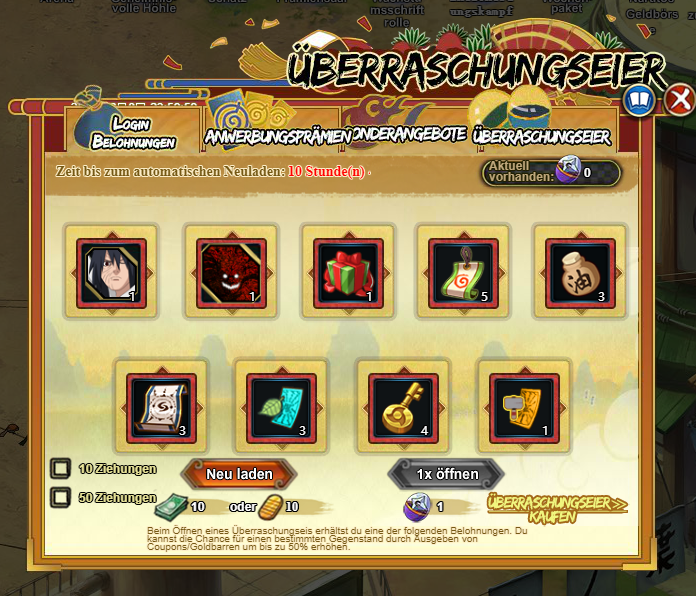The image size is (696, 596).
Task: Show the Sonderangebote tab
Action: click(x=408, y=133)
